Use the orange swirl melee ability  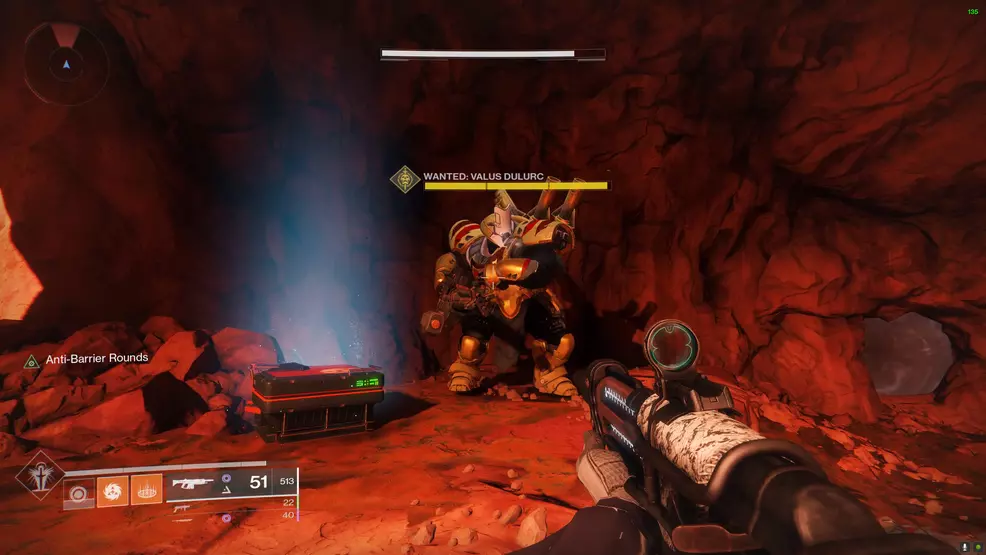[x=112, y=491]
